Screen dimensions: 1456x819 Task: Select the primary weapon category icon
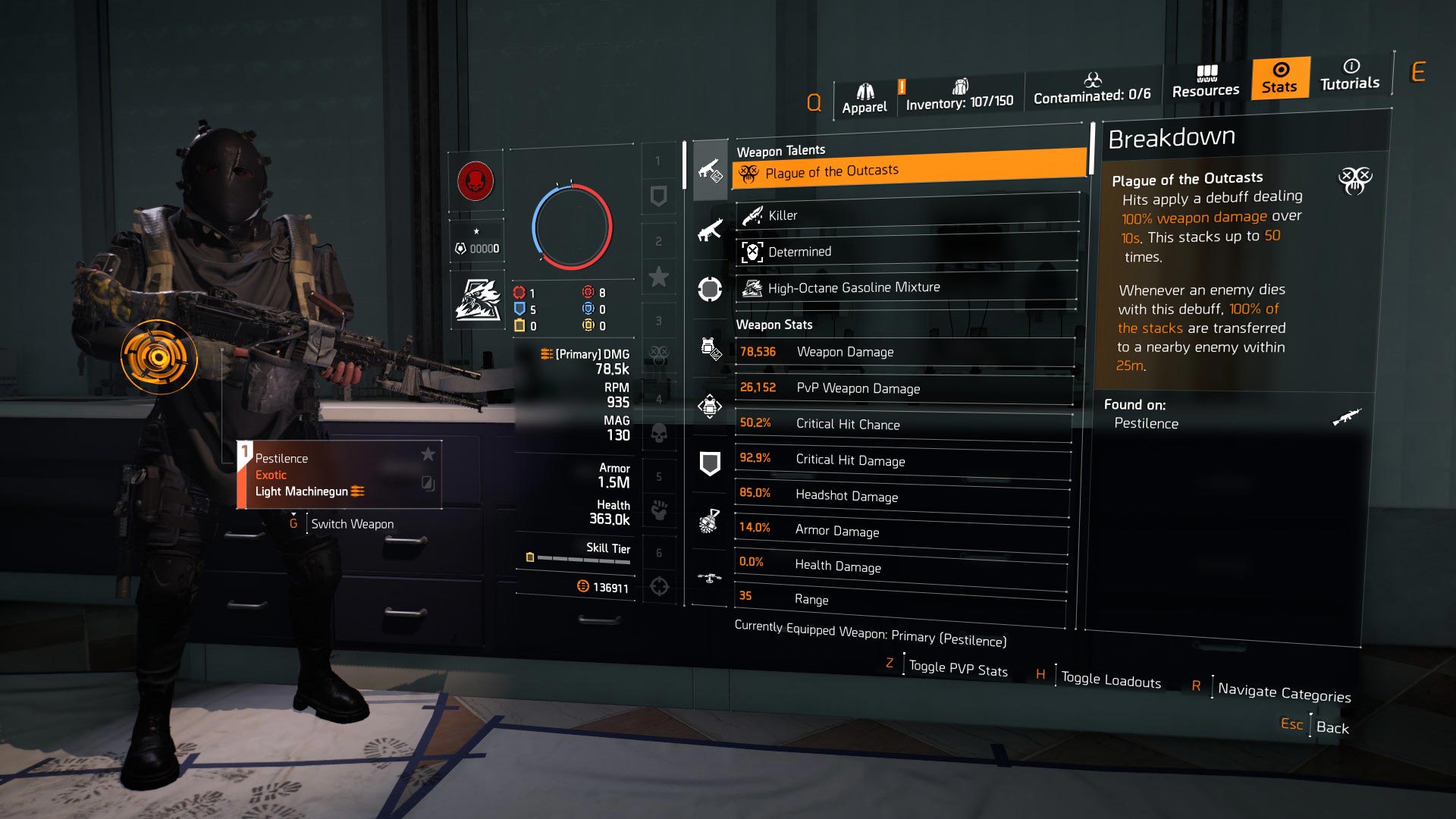click(710, 170)
